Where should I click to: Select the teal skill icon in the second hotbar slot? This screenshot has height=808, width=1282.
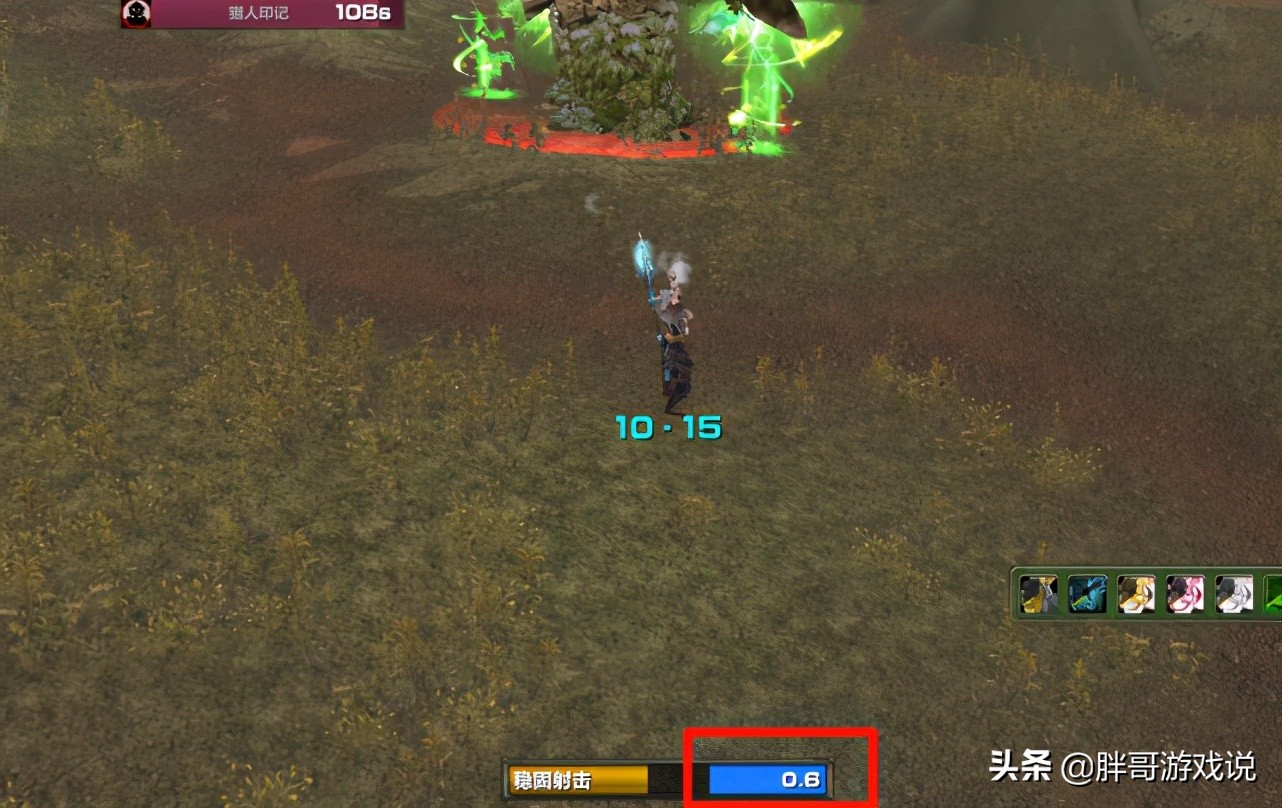(1086, 594)
